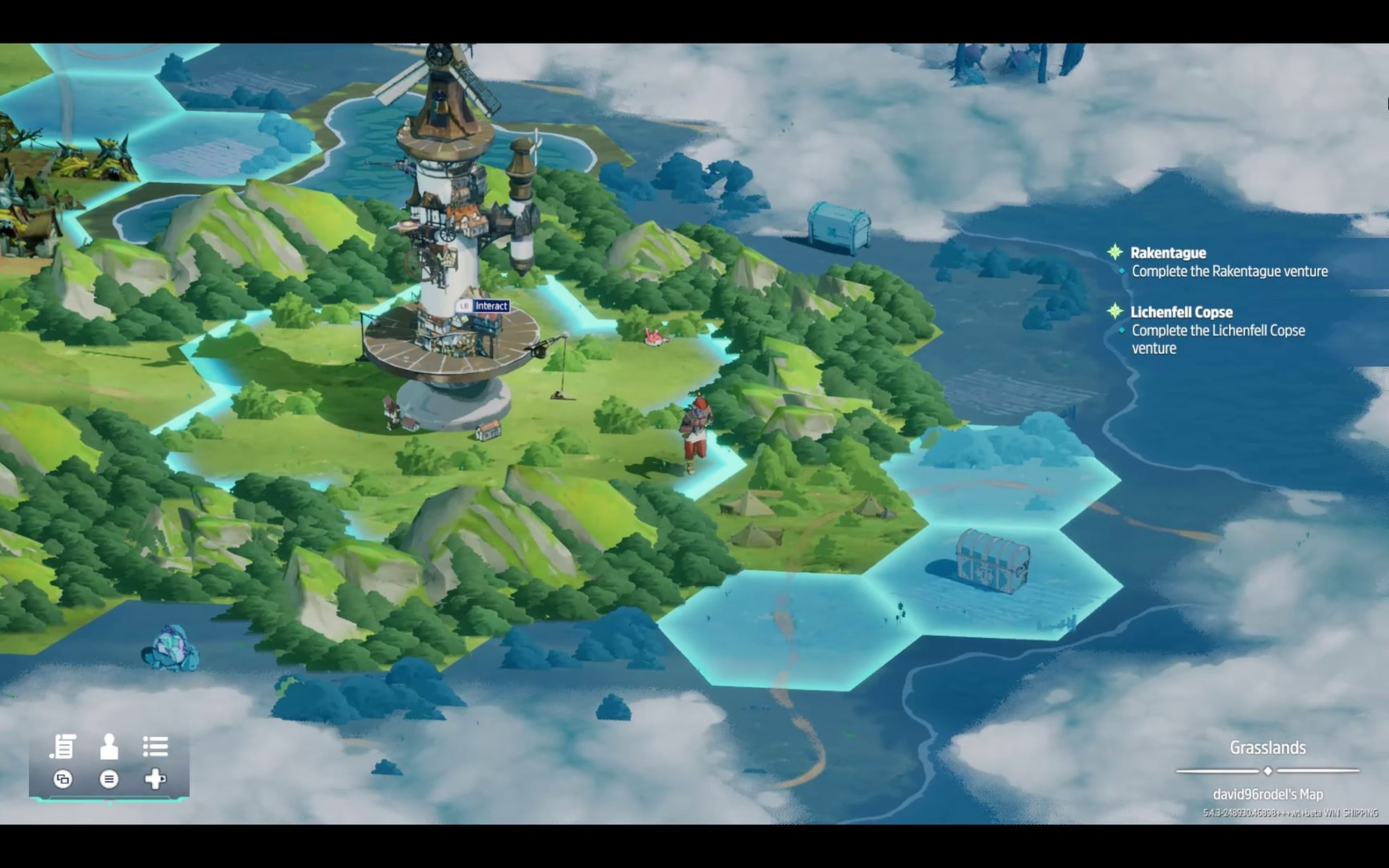Viewport: 1389px width, 868px height.
Task: Open the character silhouette menu icon
Action: click(109, 746)
